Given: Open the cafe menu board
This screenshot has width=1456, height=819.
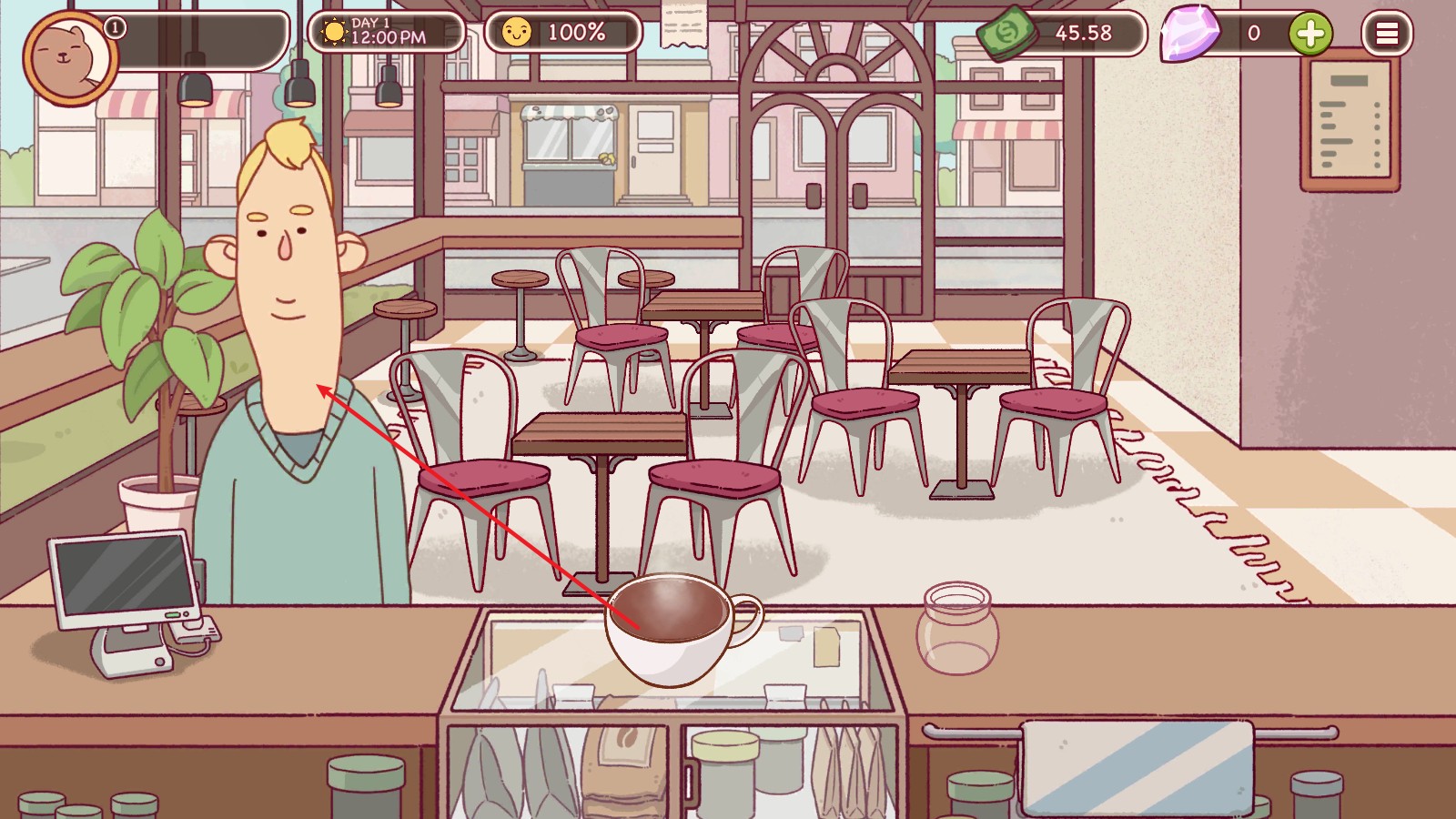Looking at the screenshot, I should (x=1350, y=121).
